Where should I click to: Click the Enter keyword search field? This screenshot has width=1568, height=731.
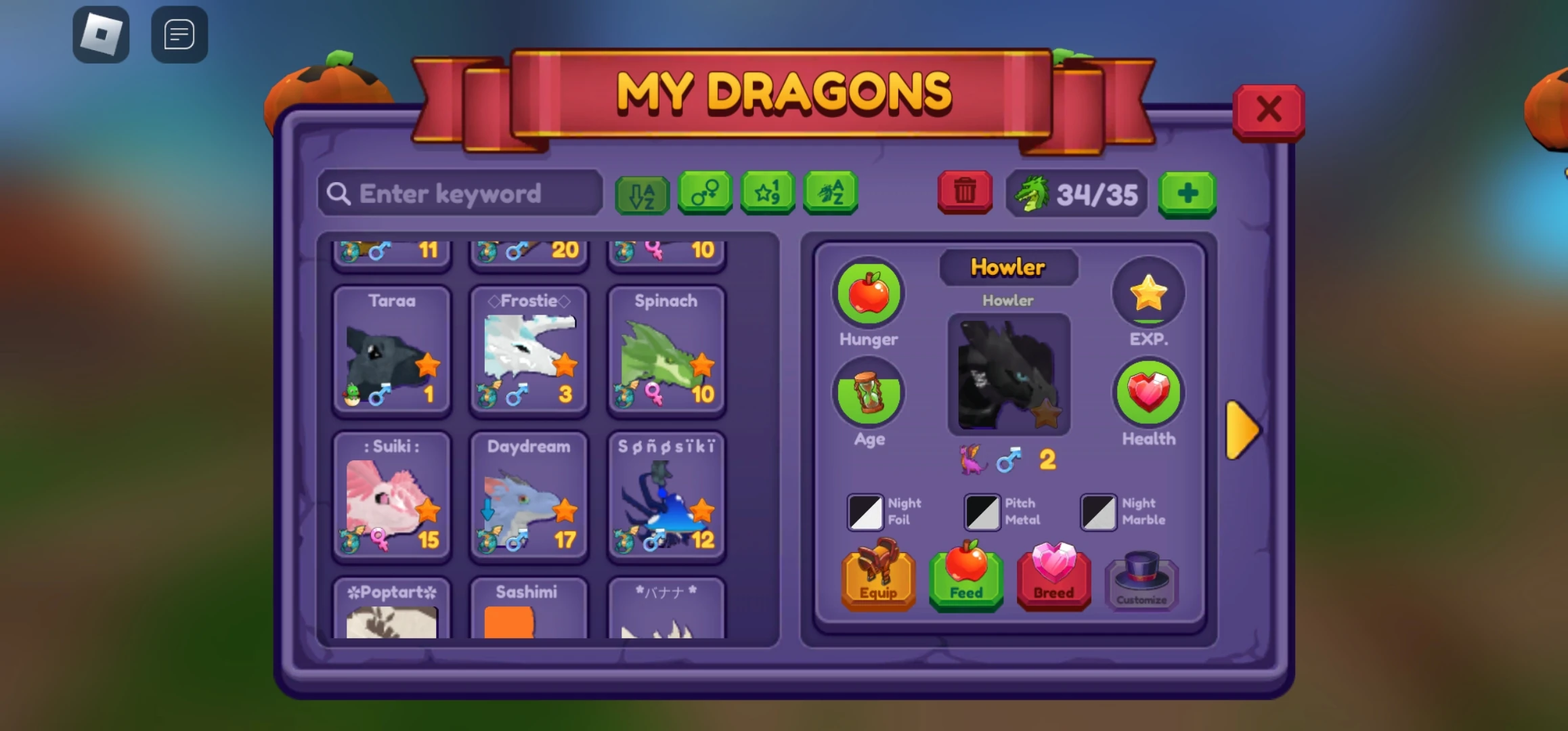click(x=459, y=194)
